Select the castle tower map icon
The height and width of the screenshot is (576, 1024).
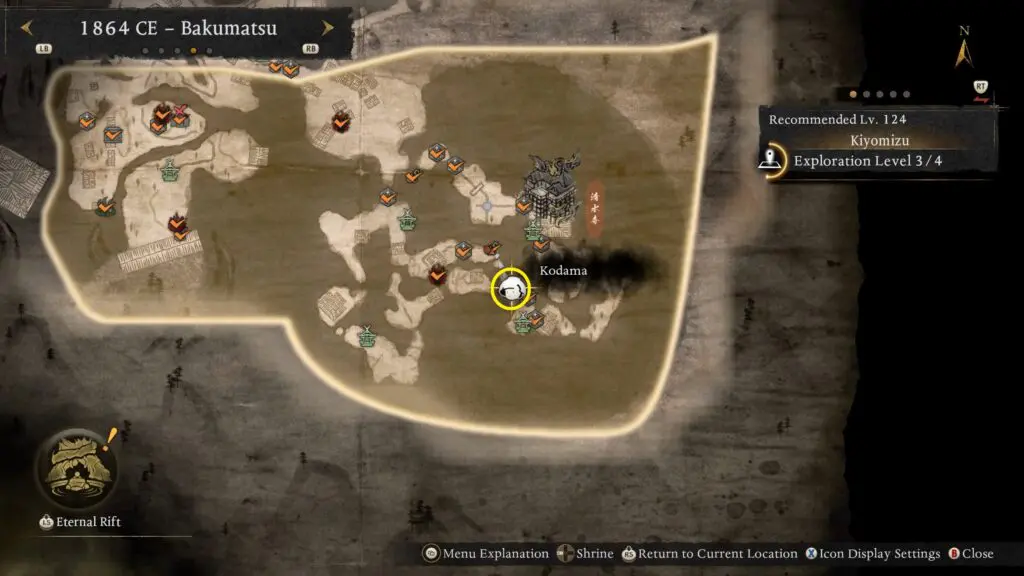point(549,190)
